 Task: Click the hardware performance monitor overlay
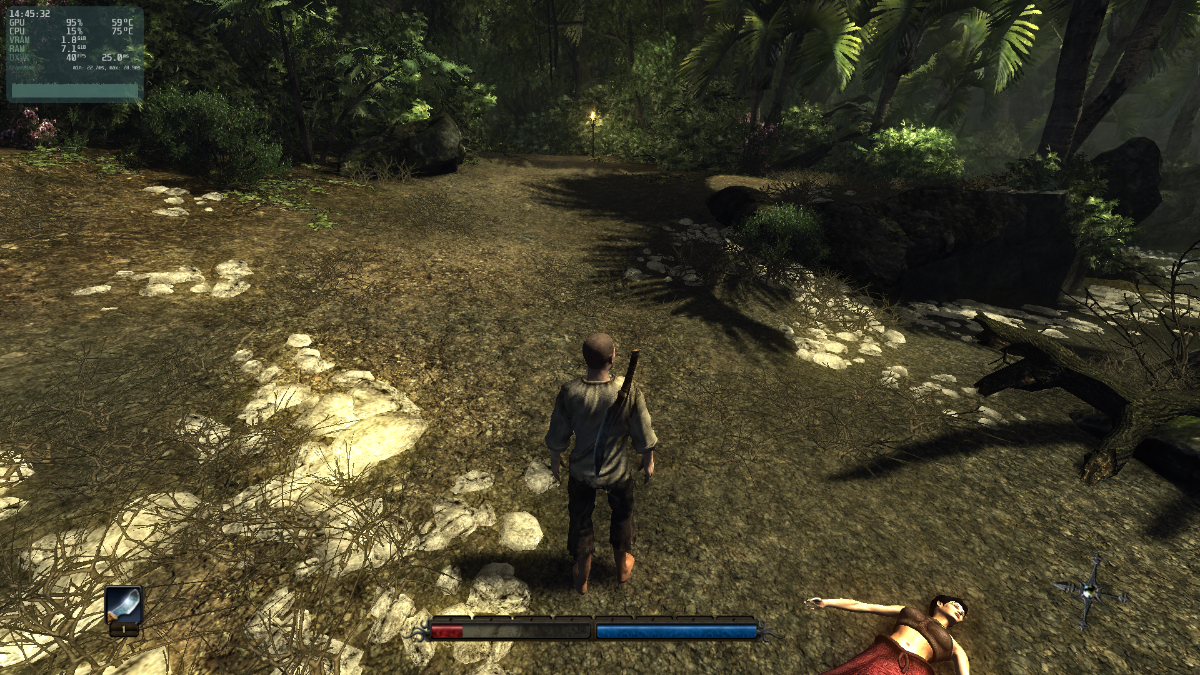coord(75,55)
